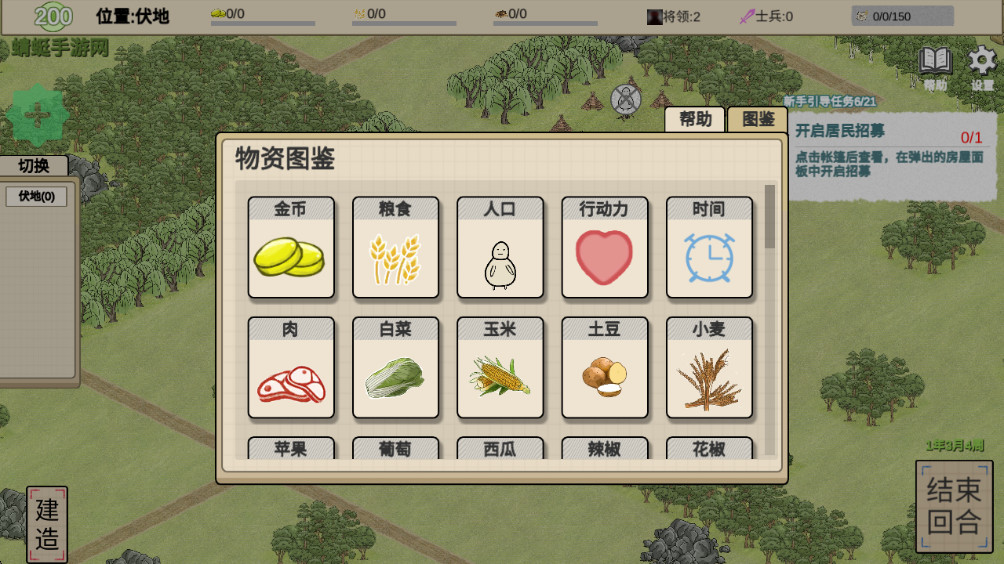
Task: Select the 玉米 corn card
Action: click(500, 367)
